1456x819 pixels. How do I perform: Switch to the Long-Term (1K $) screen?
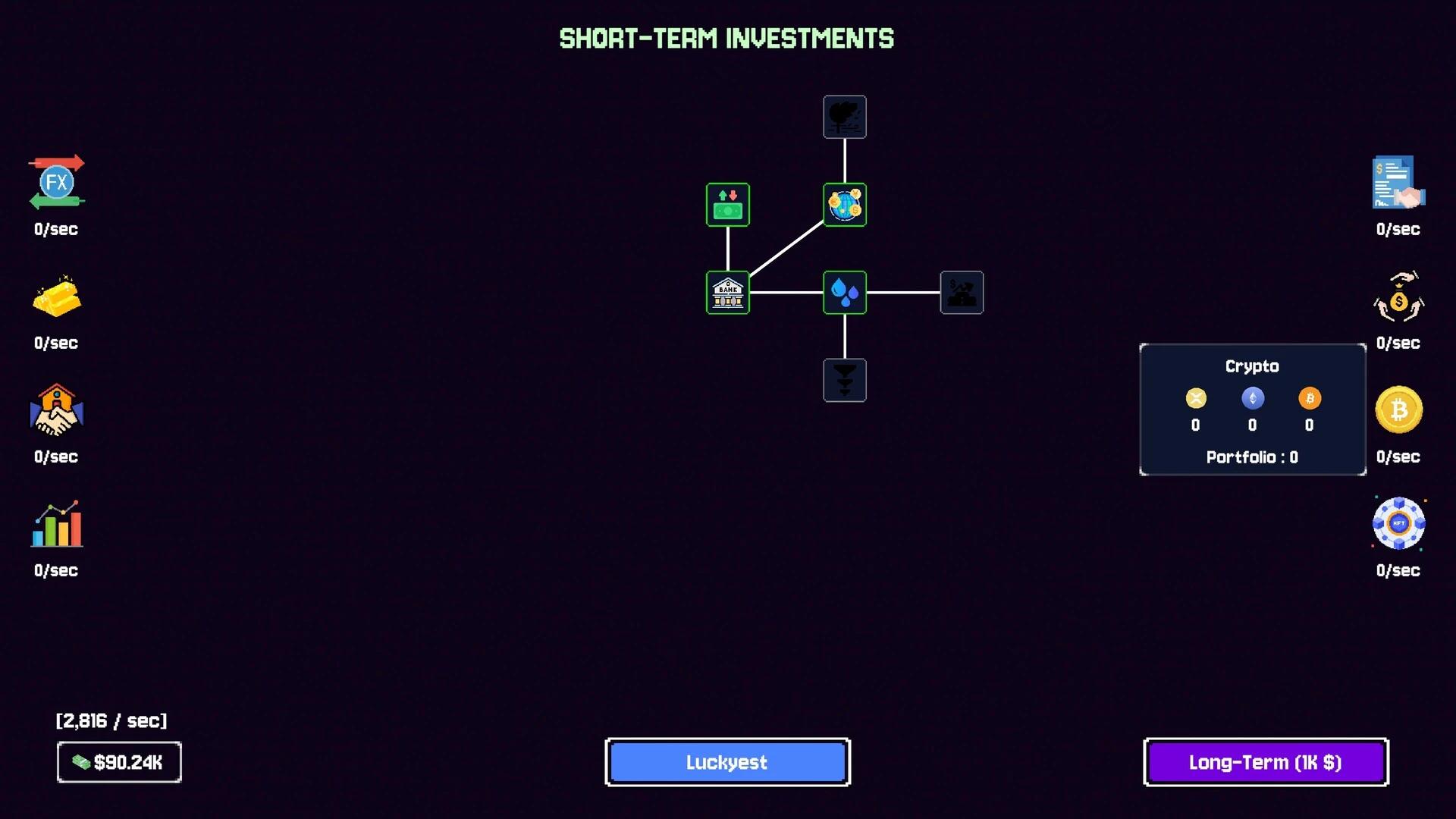coord(1265,762)
